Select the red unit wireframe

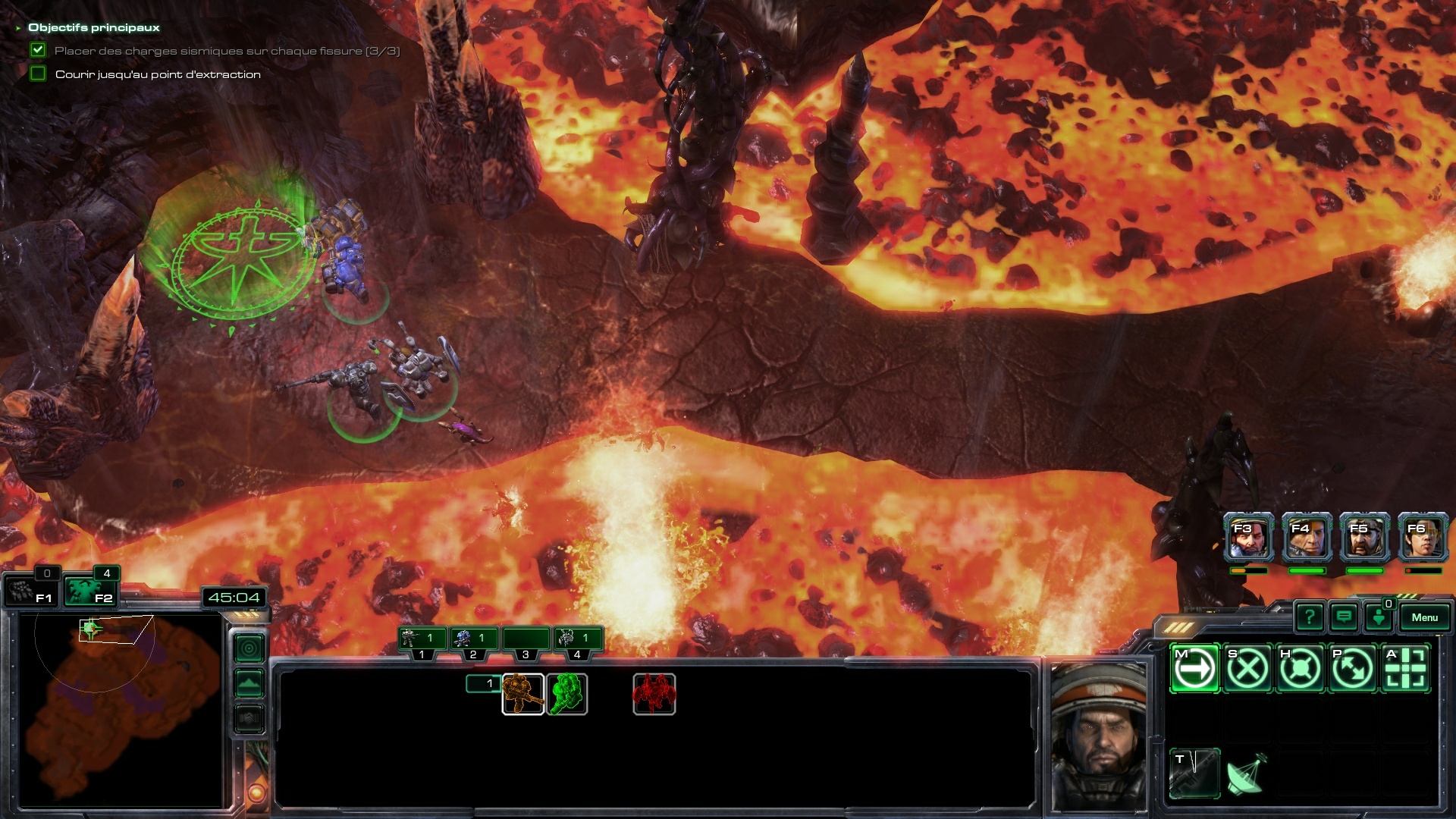pyautogui.click(x=654, y=694)
